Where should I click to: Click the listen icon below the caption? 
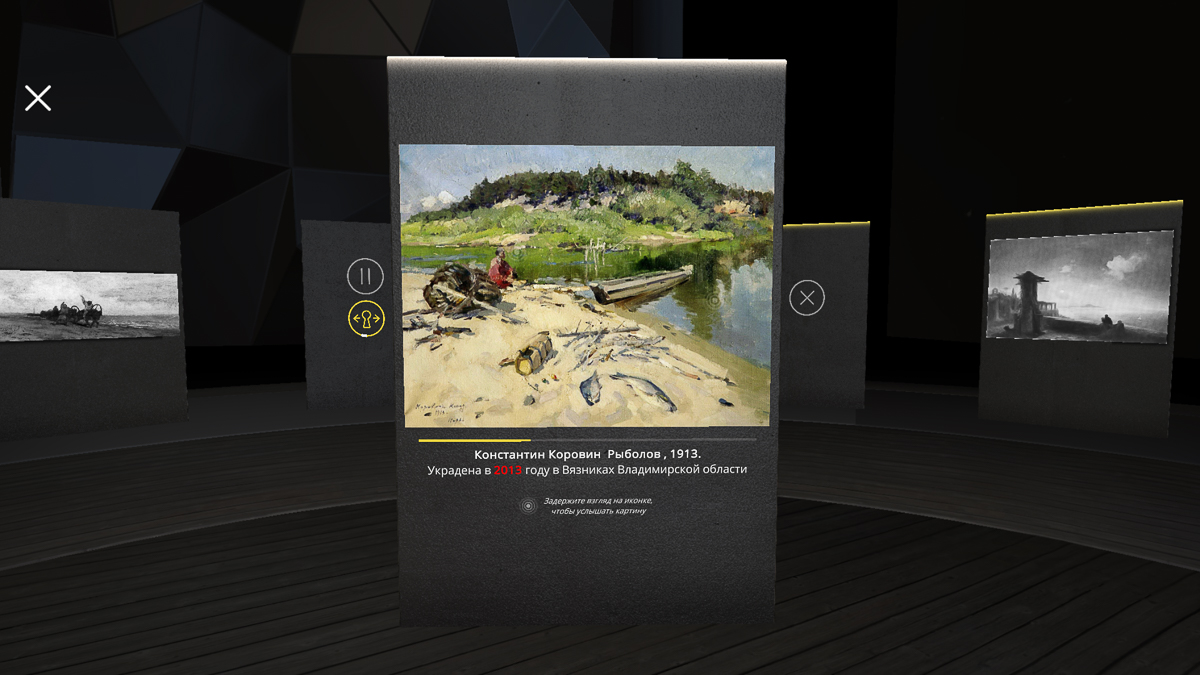coord(529,506)
